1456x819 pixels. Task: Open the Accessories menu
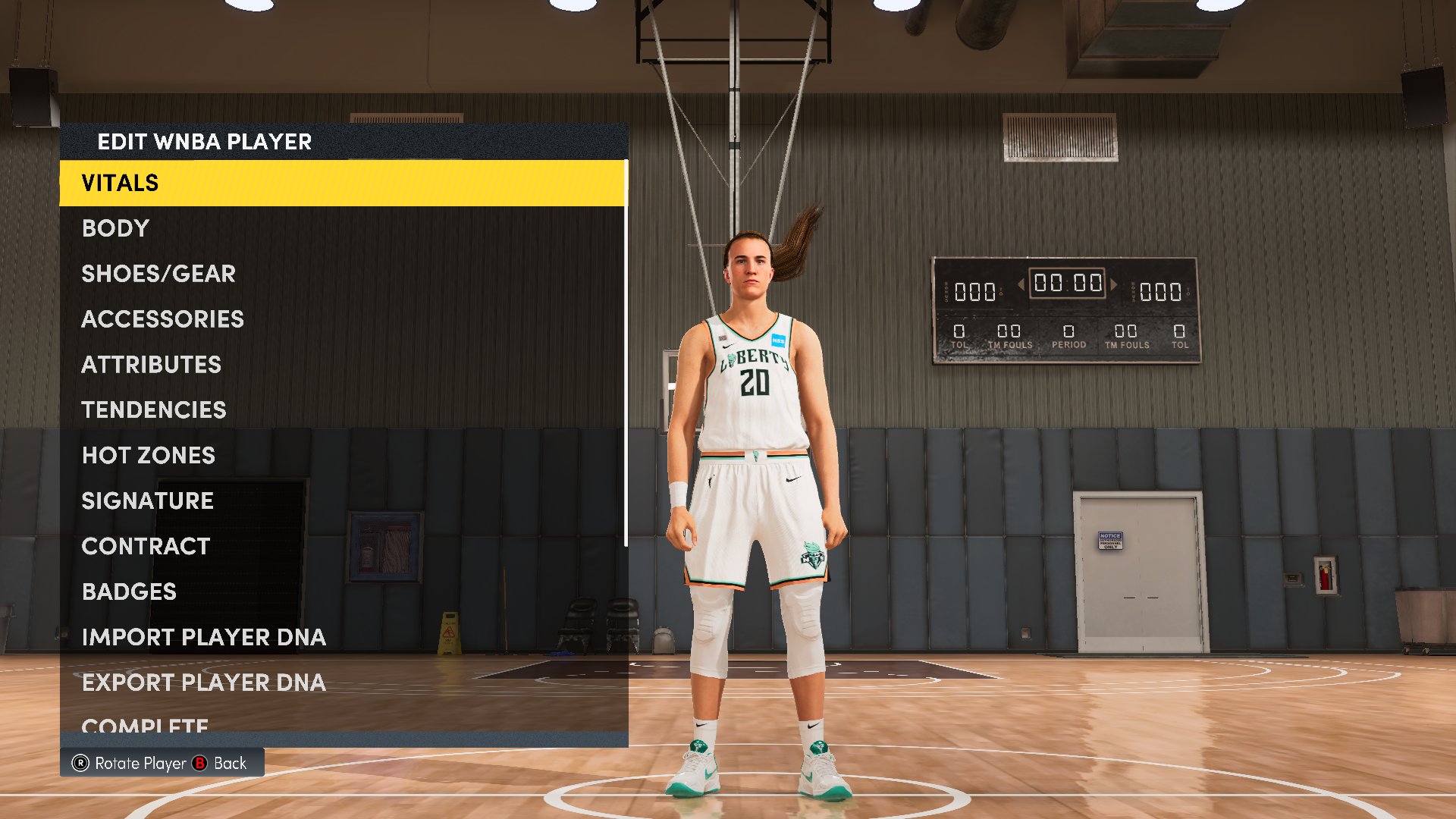coord(162,319)
